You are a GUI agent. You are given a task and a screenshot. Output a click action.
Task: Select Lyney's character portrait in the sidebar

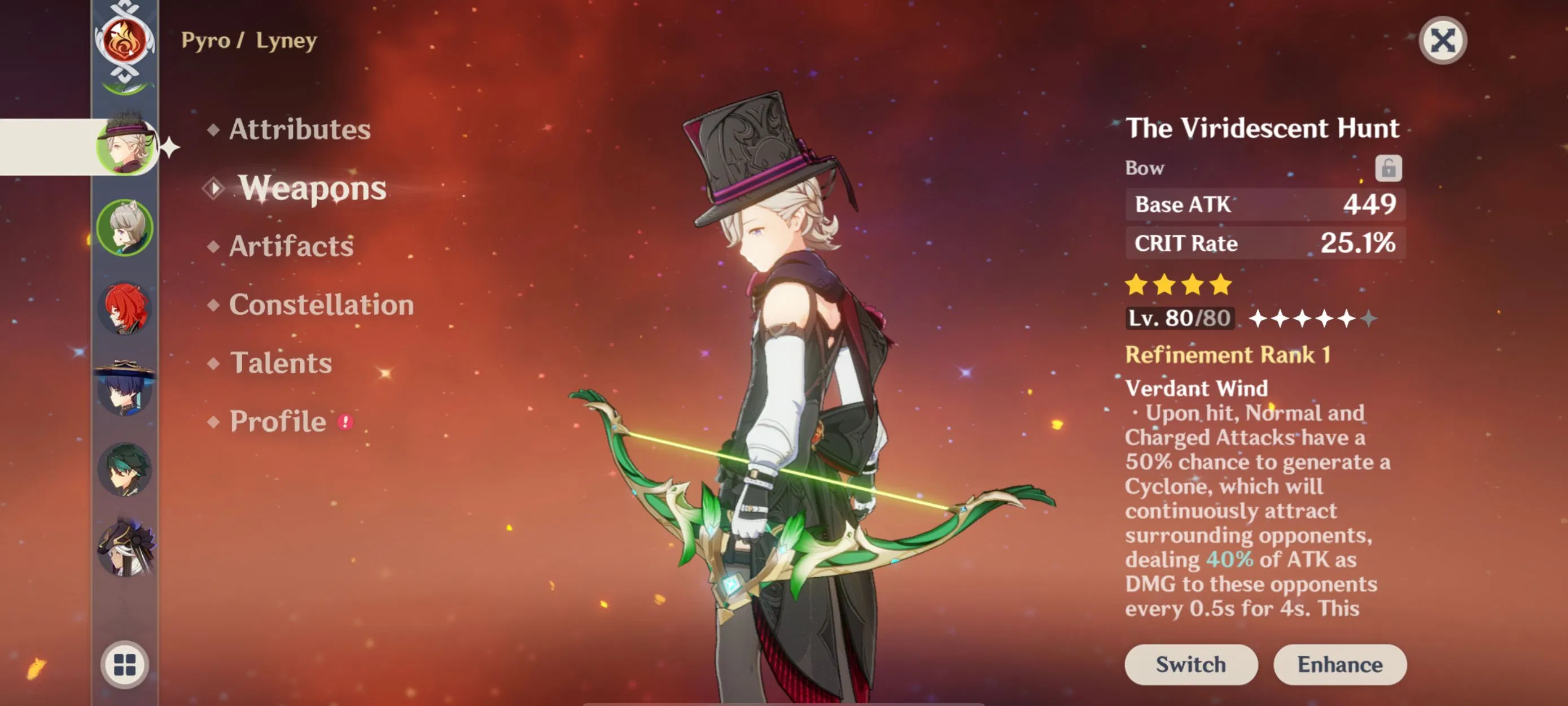125,148
